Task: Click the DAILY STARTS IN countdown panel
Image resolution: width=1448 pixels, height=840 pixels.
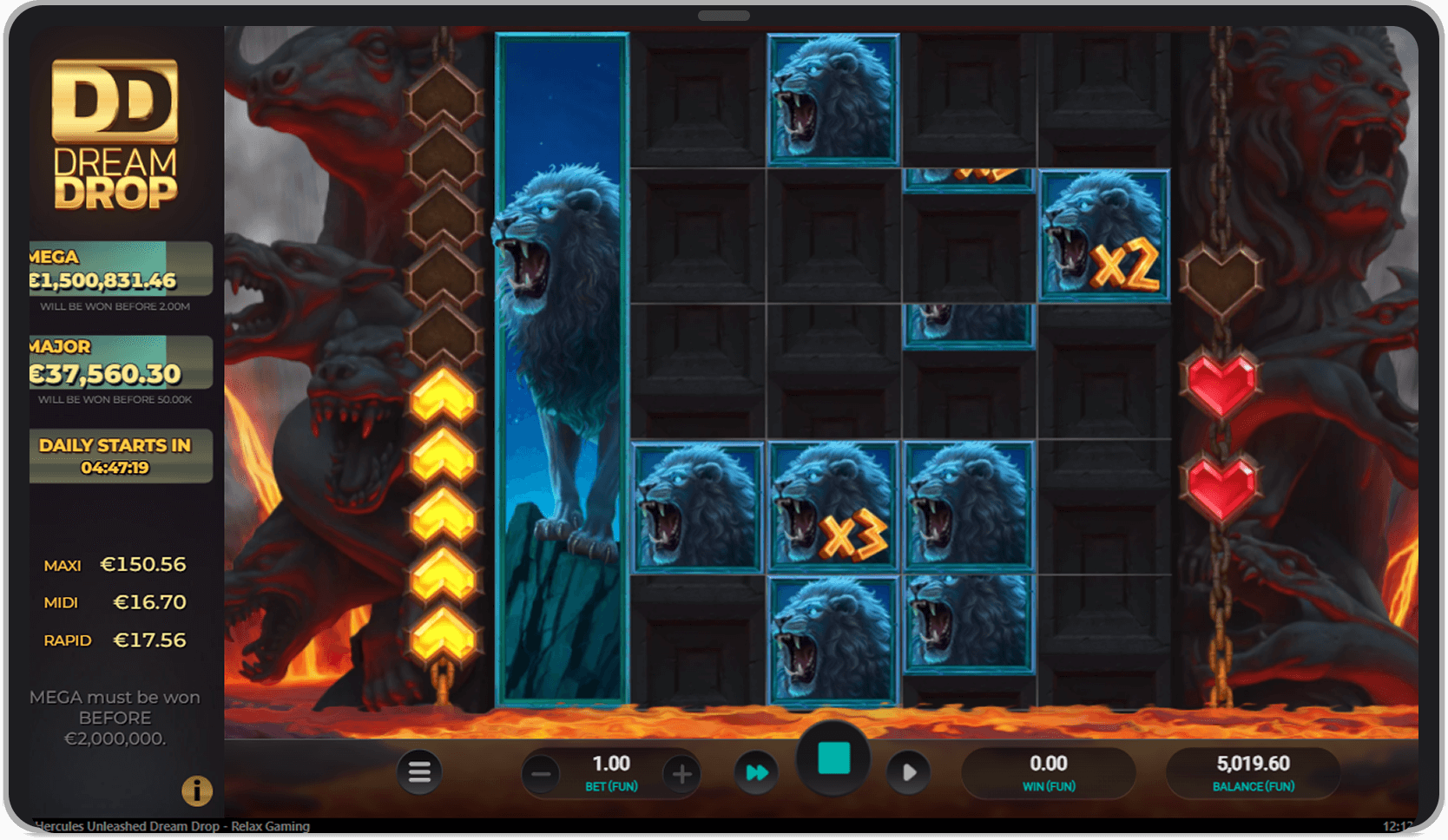Action: [120, 455]
